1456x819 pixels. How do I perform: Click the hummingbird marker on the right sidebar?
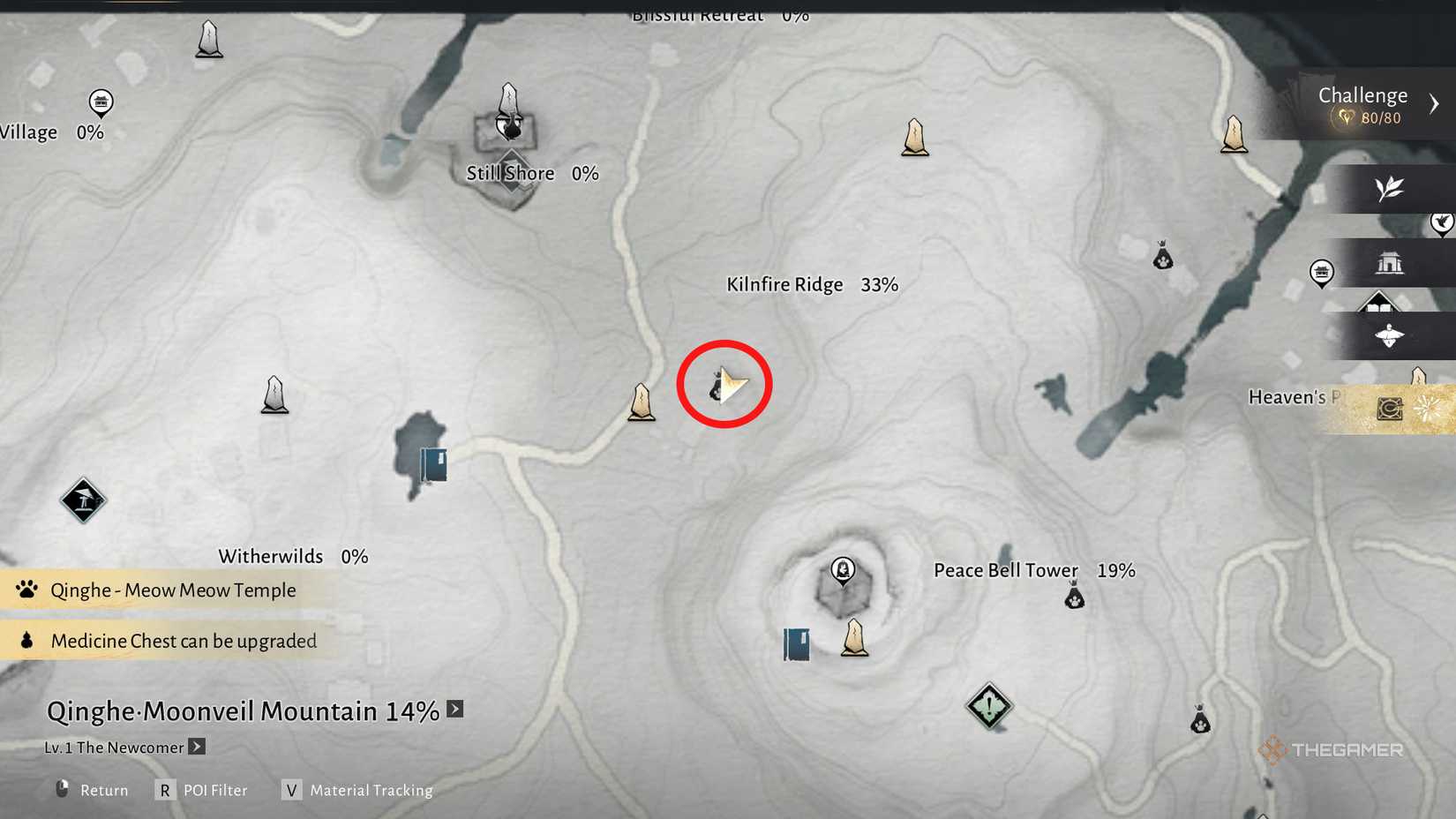click(1441, 222)
